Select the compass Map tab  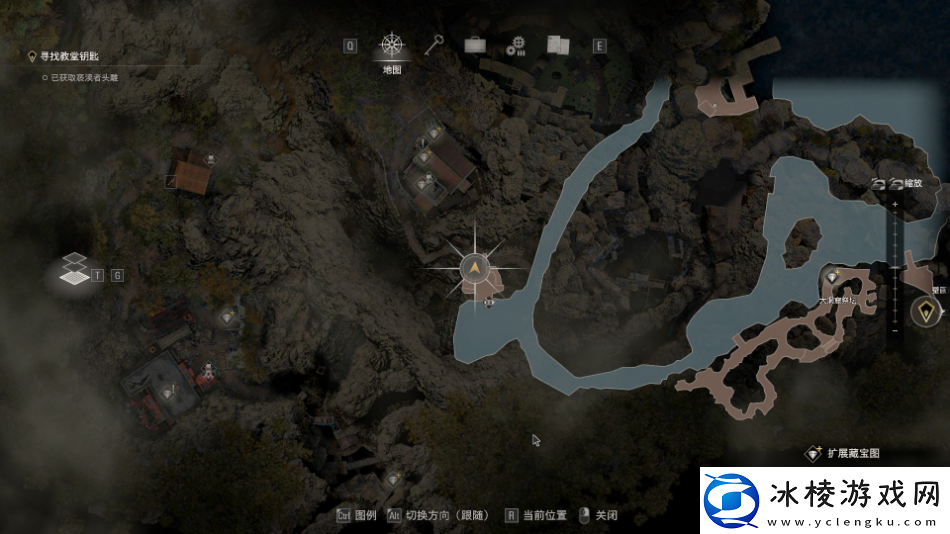(391, 45)
